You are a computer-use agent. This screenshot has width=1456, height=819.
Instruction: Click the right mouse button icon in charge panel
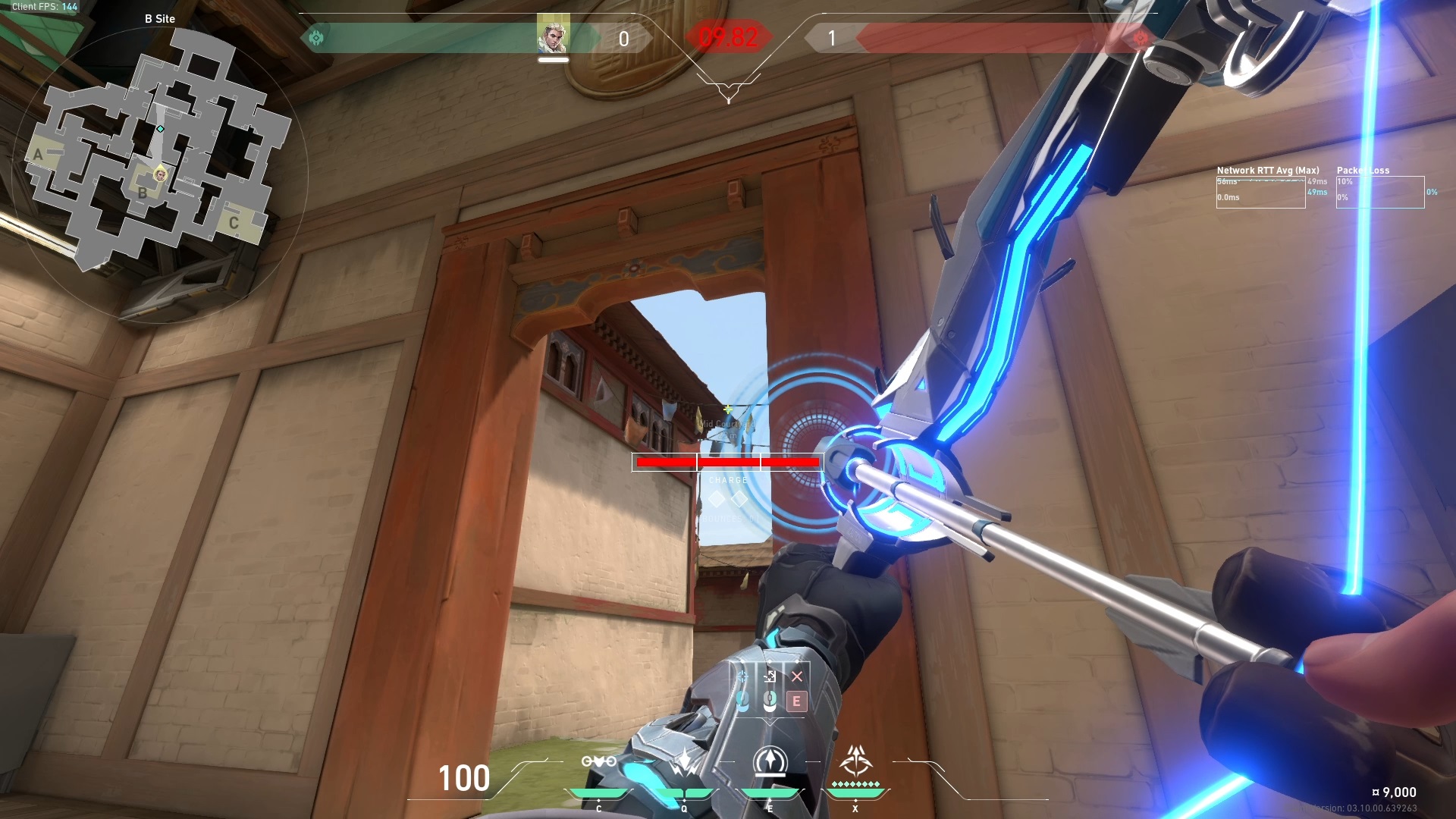pos(770,701)
